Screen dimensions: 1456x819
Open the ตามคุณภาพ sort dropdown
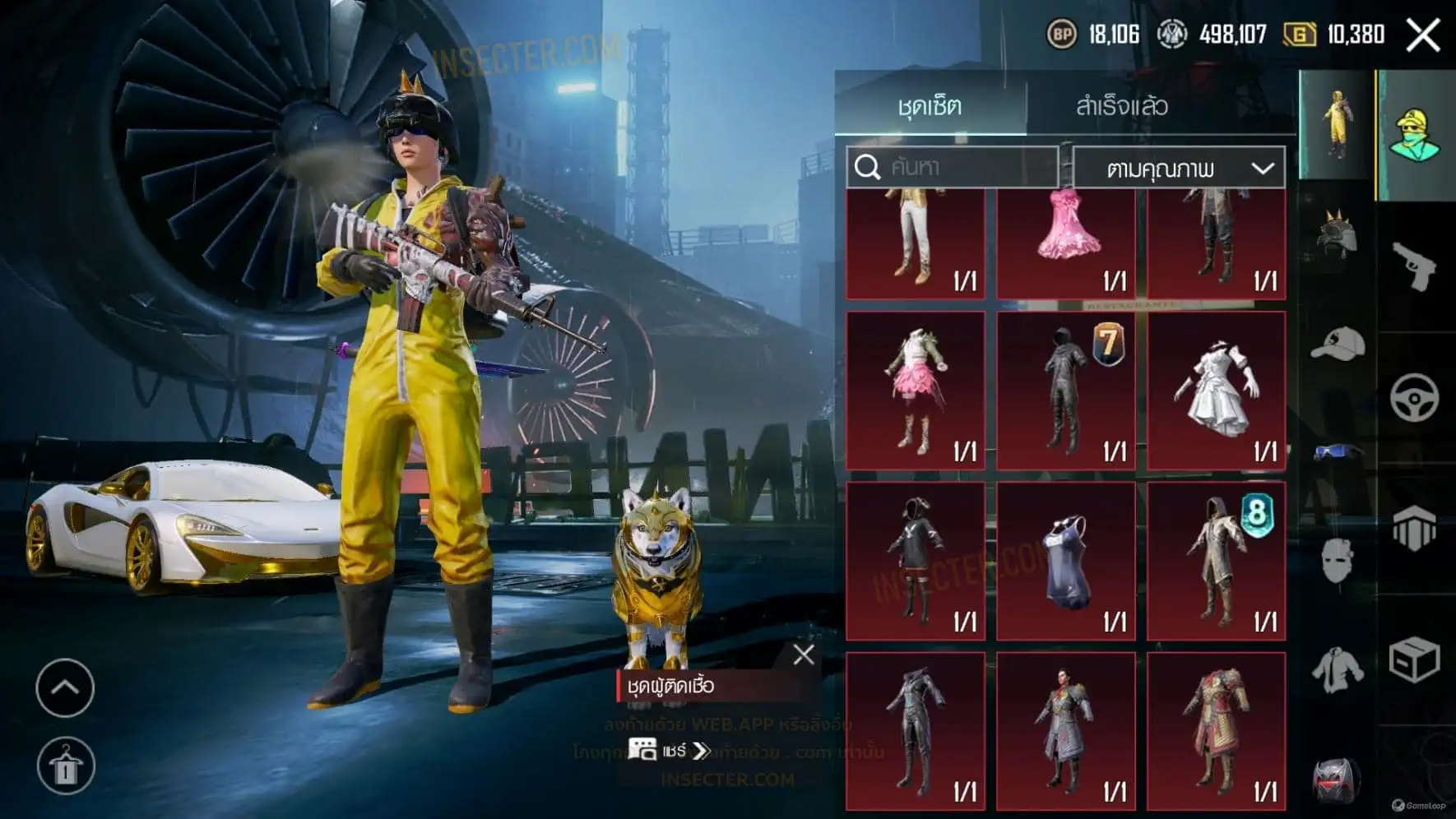(1179, 169)
